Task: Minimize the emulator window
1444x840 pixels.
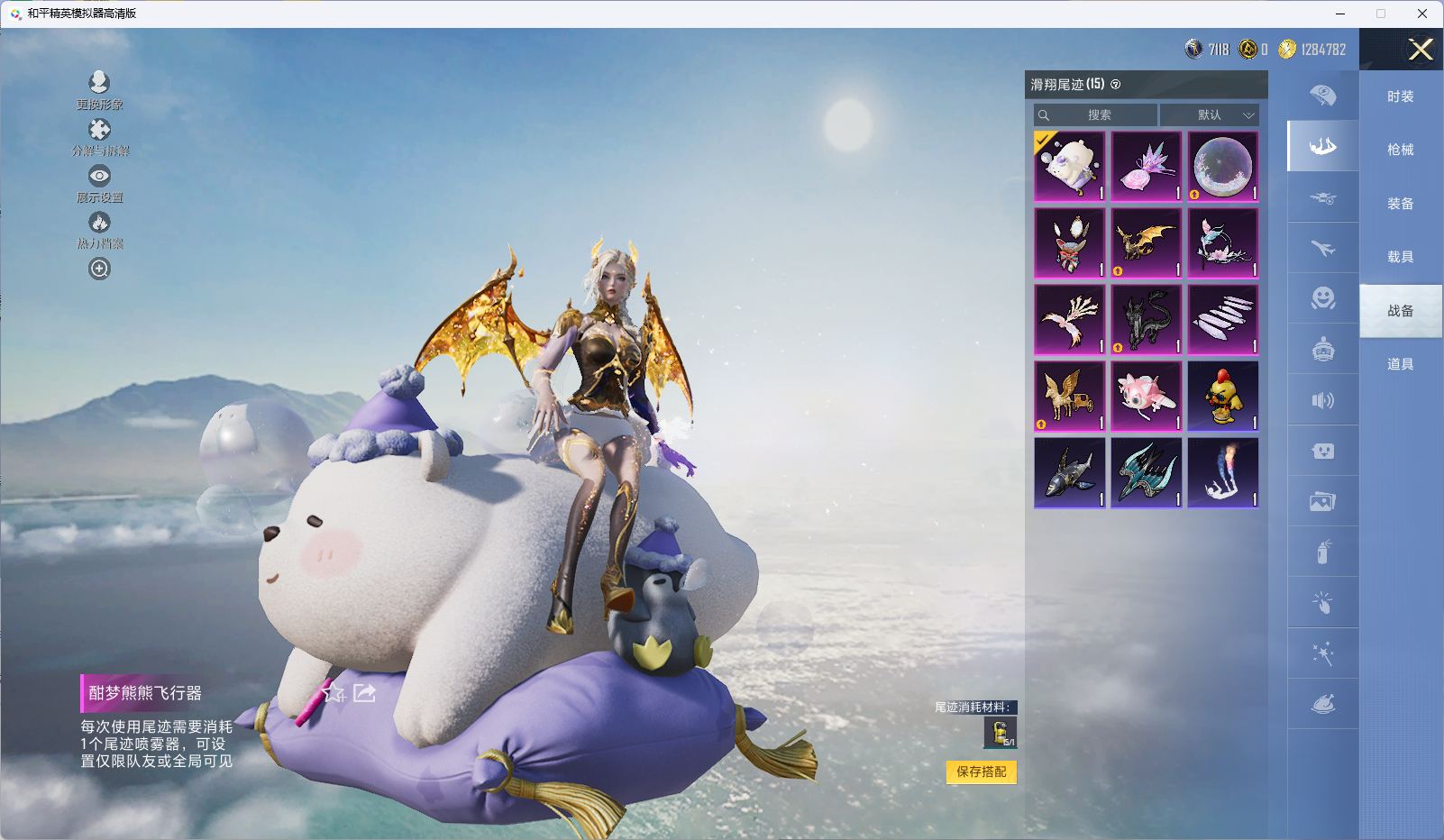Action: (x=1340, y=14)
